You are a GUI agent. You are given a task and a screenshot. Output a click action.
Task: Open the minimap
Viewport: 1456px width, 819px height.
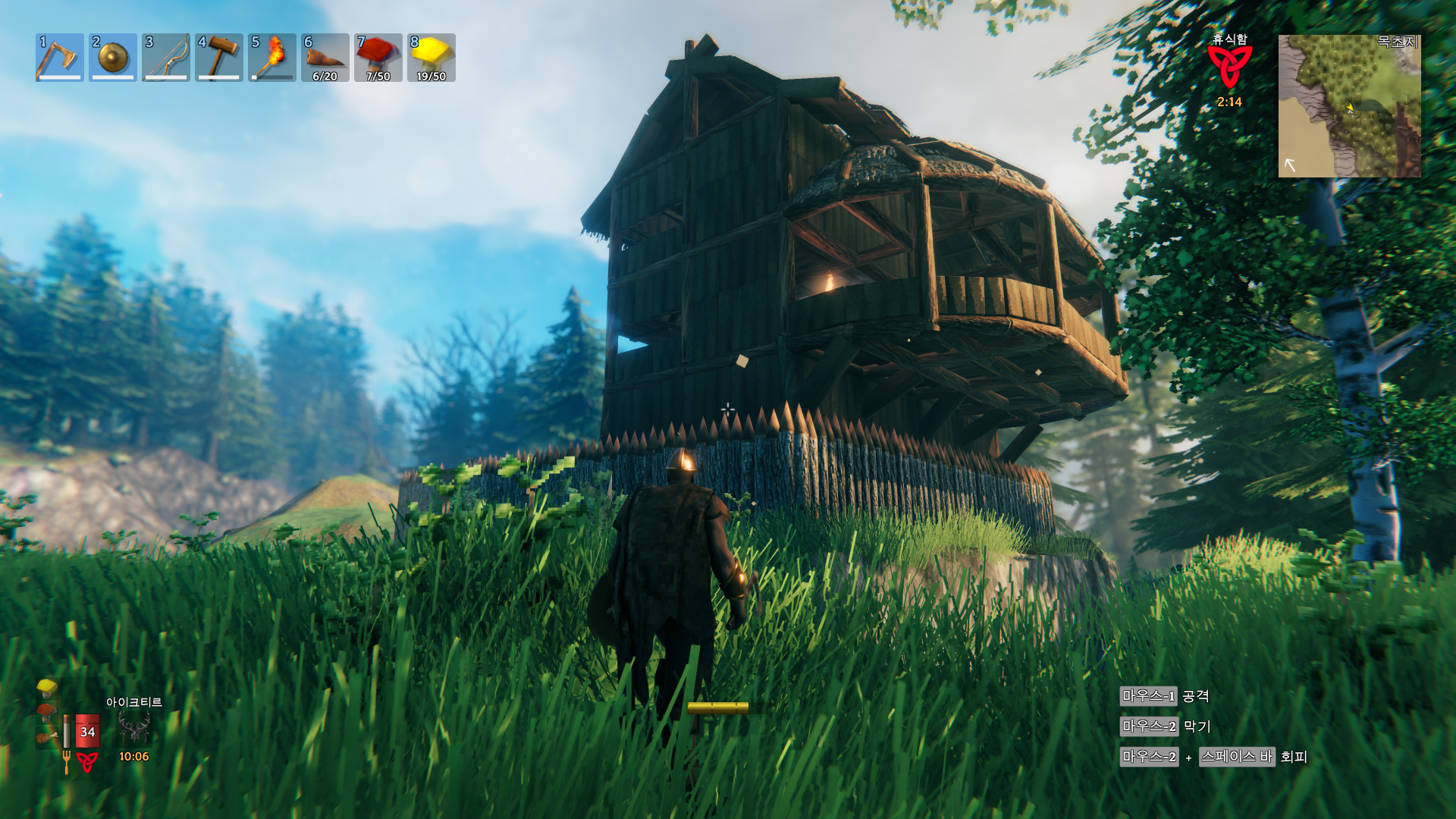[1349, 106]
